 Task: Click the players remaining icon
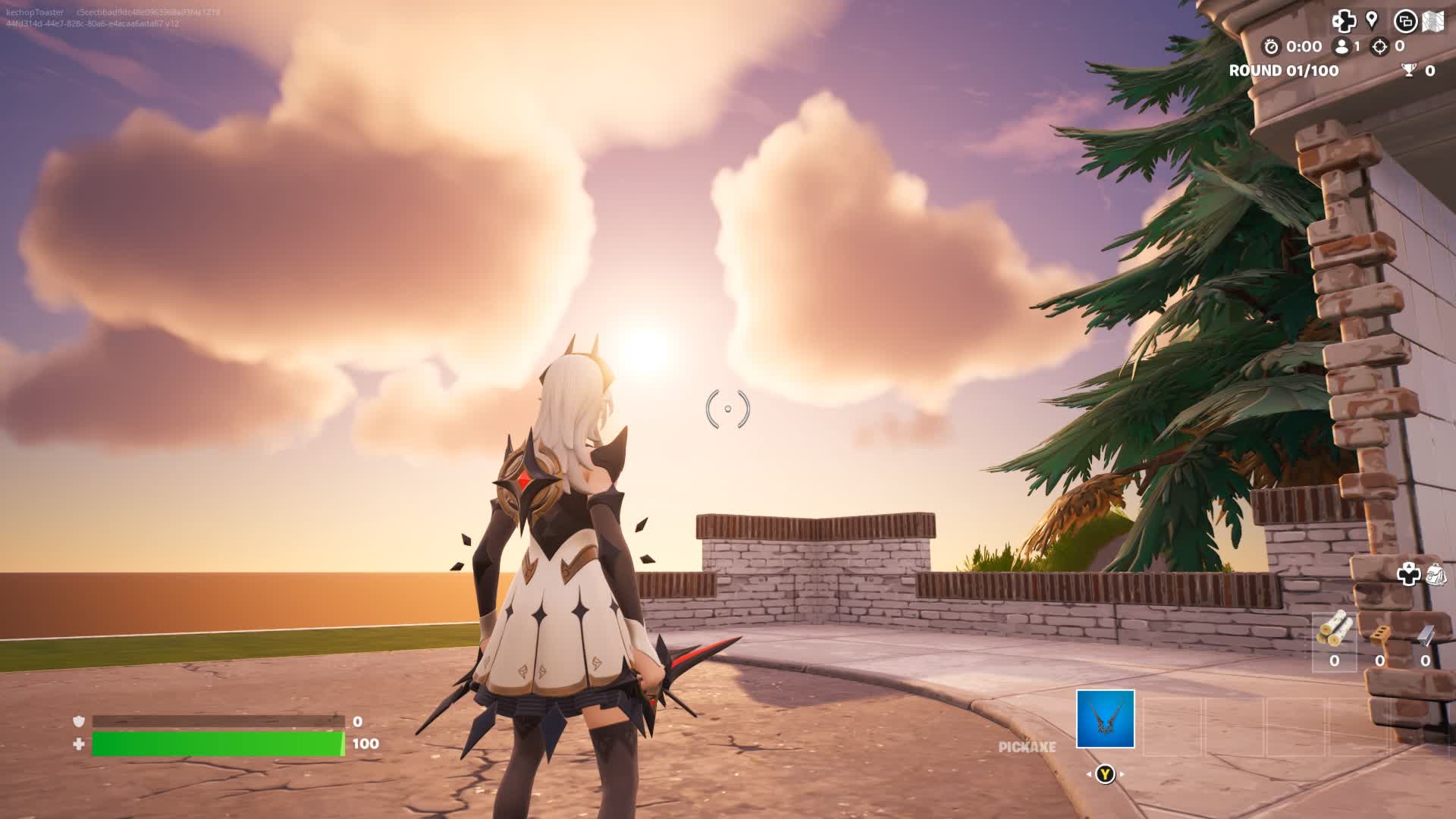(1341, 46)
